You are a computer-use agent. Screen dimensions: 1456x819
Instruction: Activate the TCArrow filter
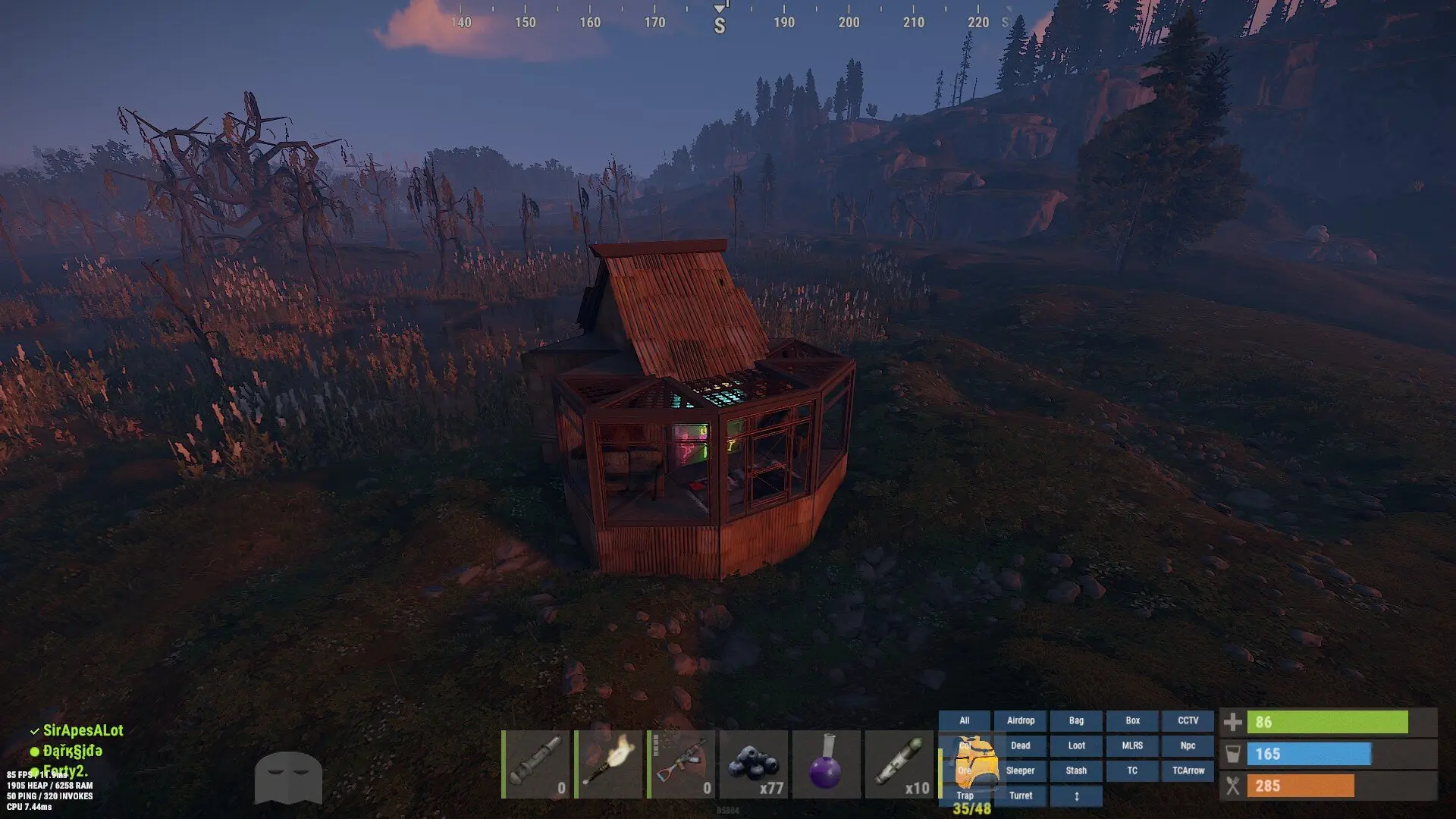coord(1188,770)
